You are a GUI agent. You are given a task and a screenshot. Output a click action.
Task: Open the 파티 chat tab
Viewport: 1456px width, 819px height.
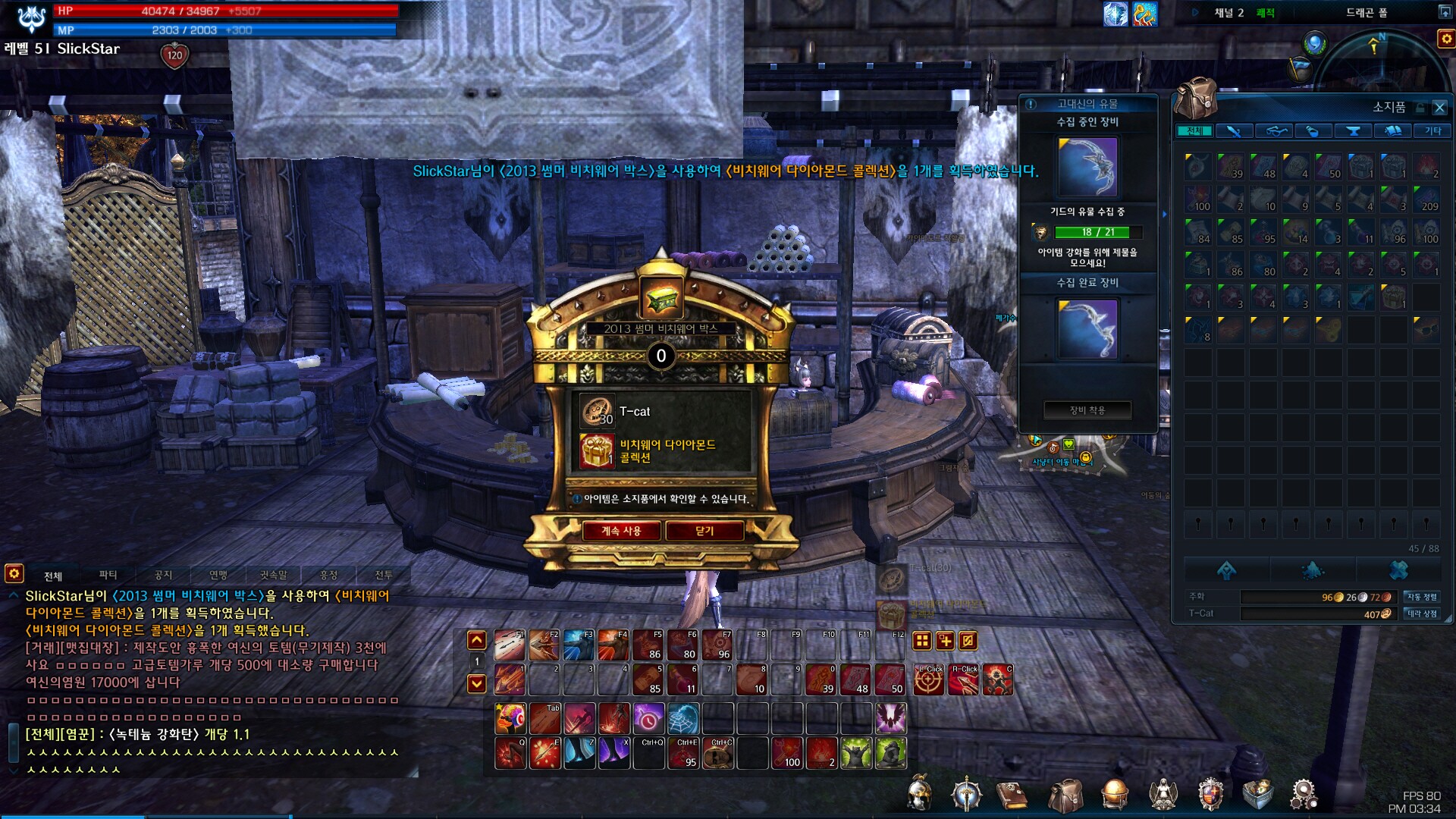[108, 576]
